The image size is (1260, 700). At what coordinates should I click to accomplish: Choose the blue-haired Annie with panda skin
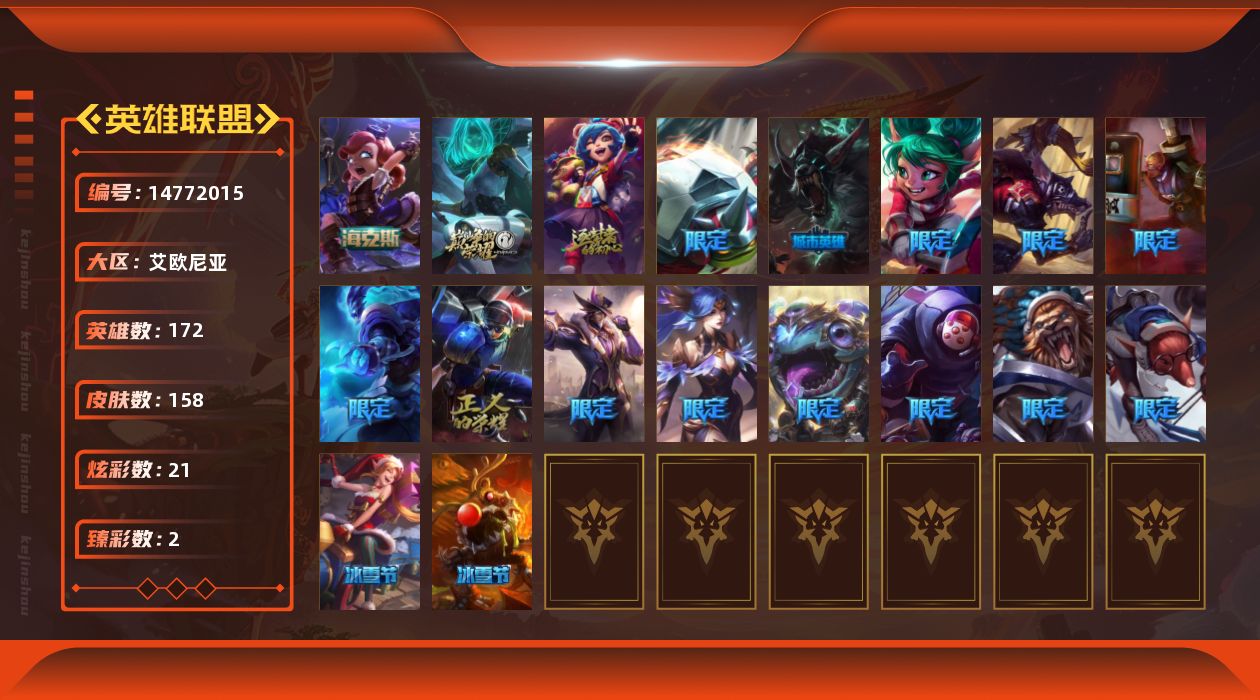pyautogui.click(x=593, y=195)
